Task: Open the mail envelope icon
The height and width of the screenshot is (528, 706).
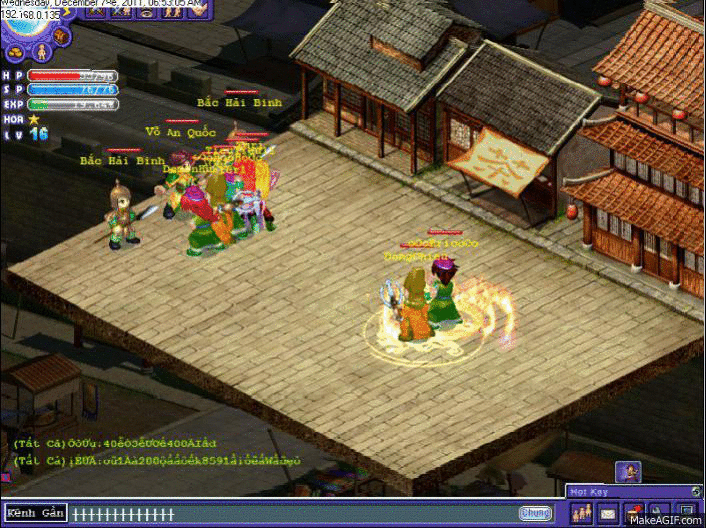Action: (x=607, y=514)
